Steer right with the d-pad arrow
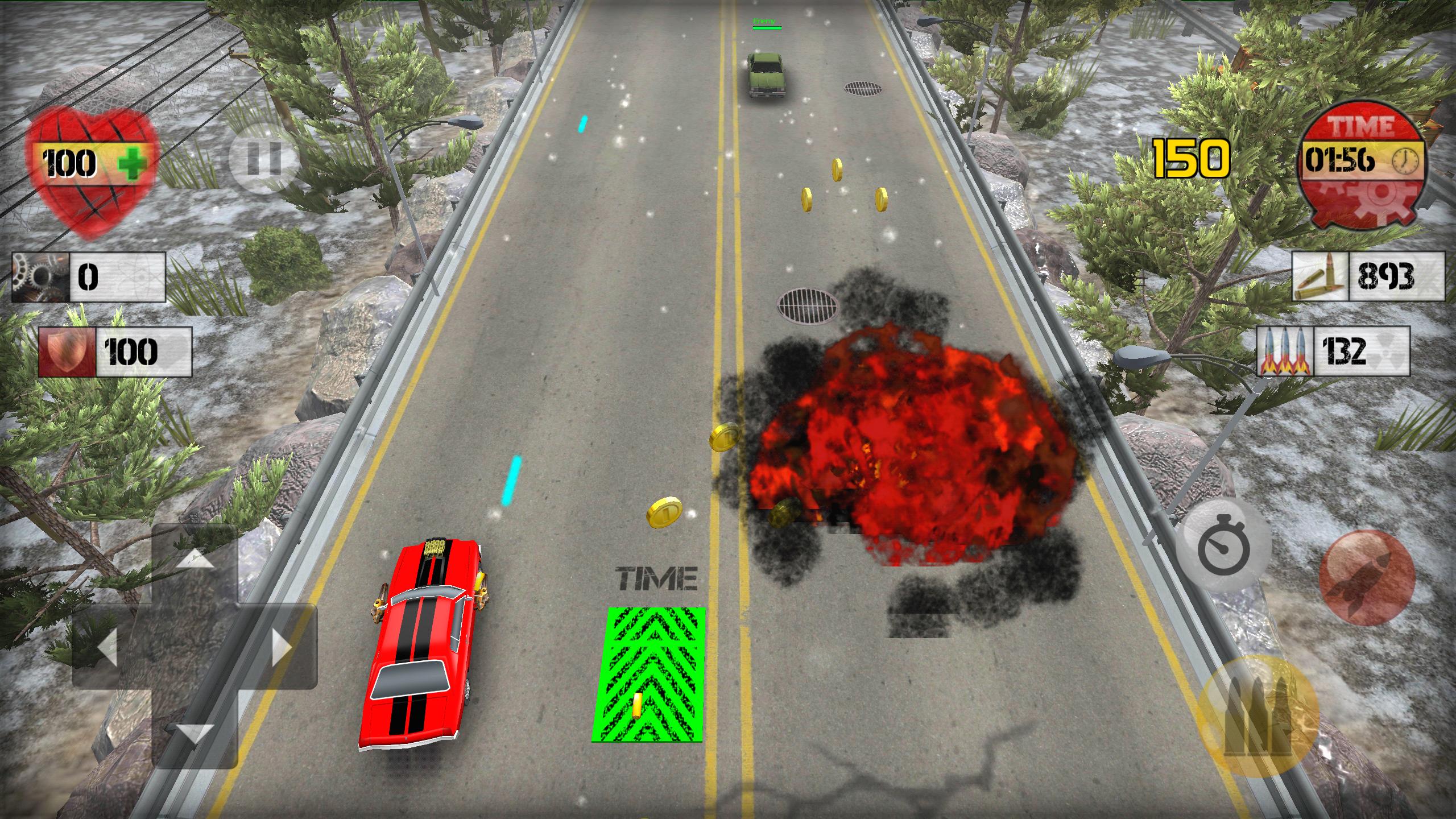This screenshot has height=819, width=1456. pos(281,647)
